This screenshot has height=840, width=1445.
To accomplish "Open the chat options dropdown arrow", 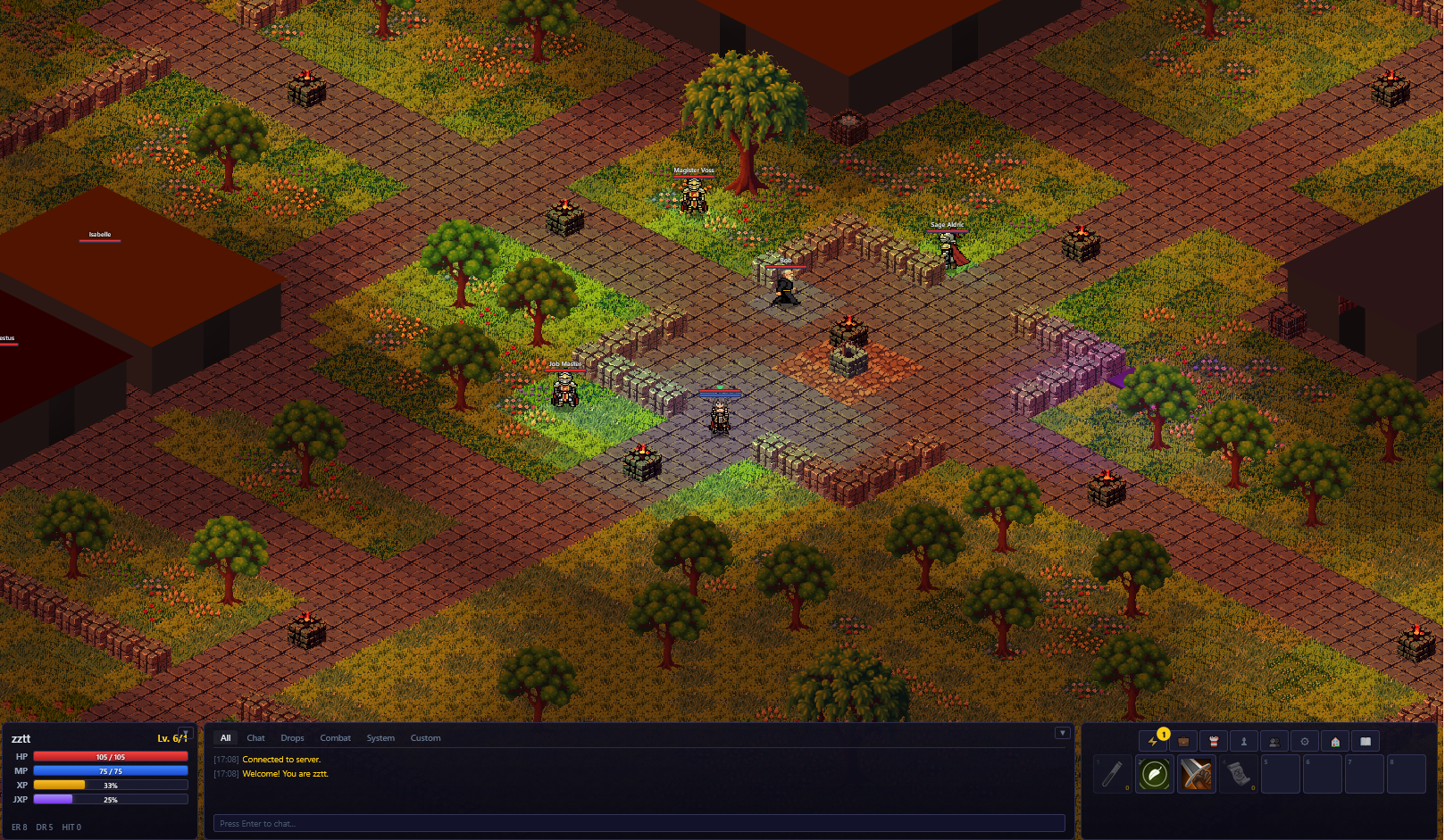I will point(1062,732).
